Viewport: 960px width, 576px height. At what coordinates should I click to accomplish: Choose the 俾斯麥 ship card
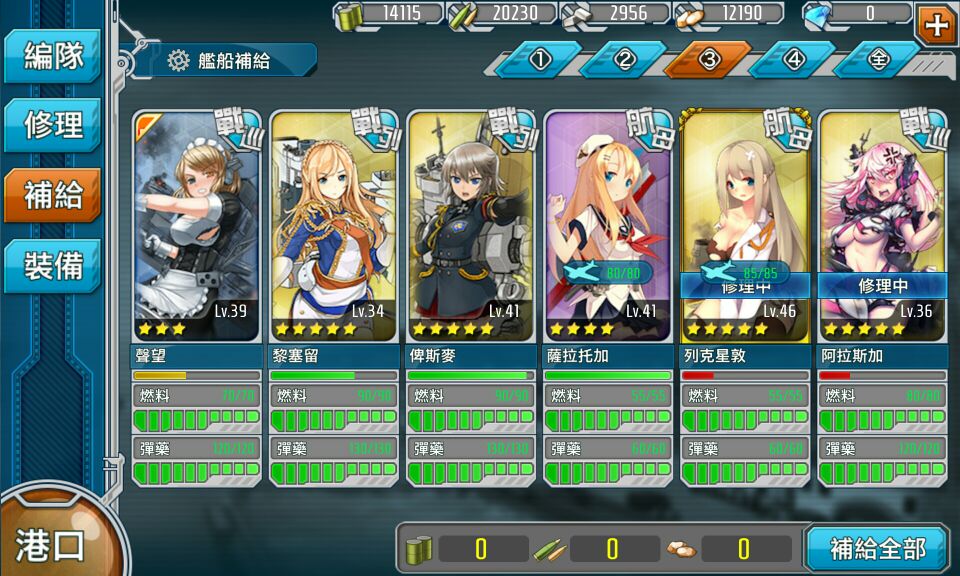pyautogui.click(x=471, y=230)
